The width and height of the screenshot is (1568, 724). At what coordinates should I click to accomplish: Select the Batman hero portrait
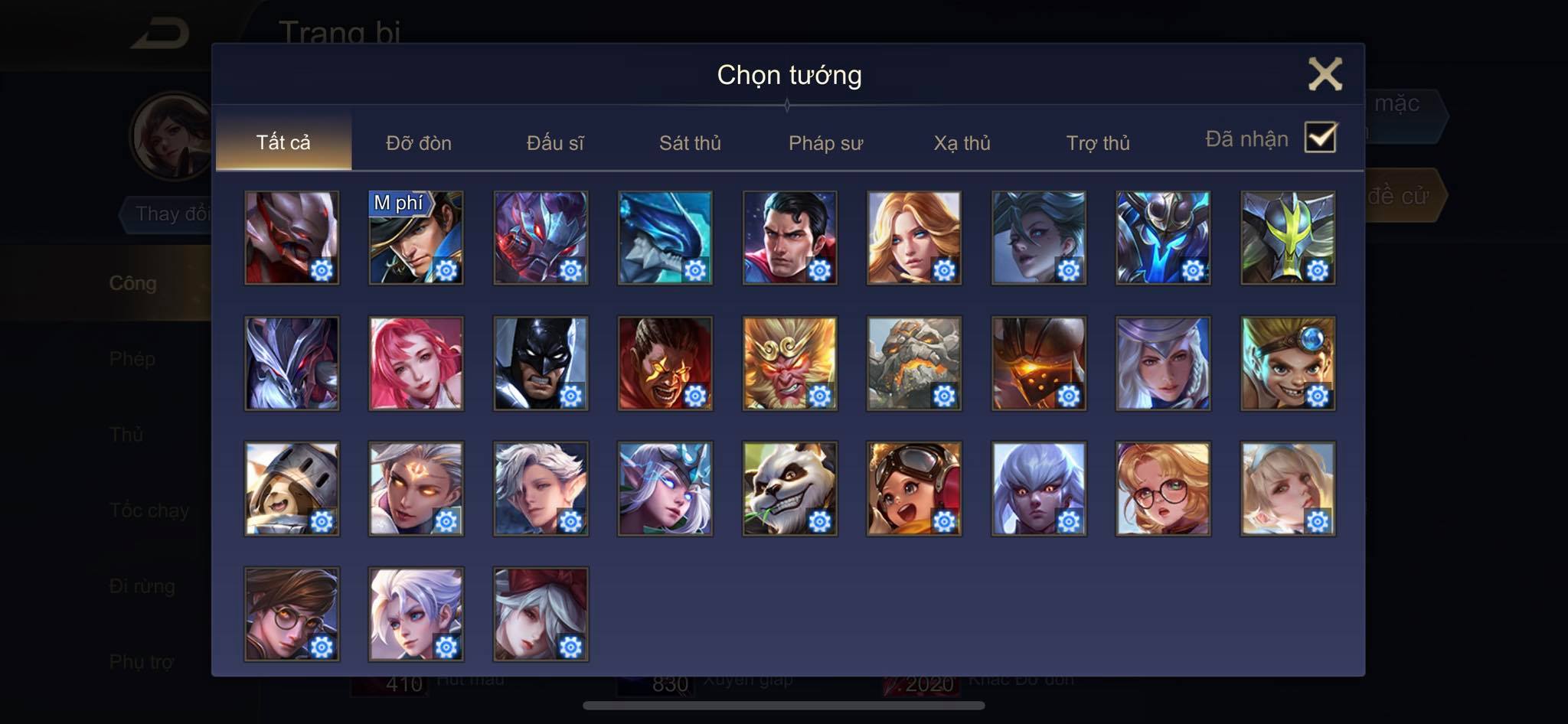pos(541,363)
